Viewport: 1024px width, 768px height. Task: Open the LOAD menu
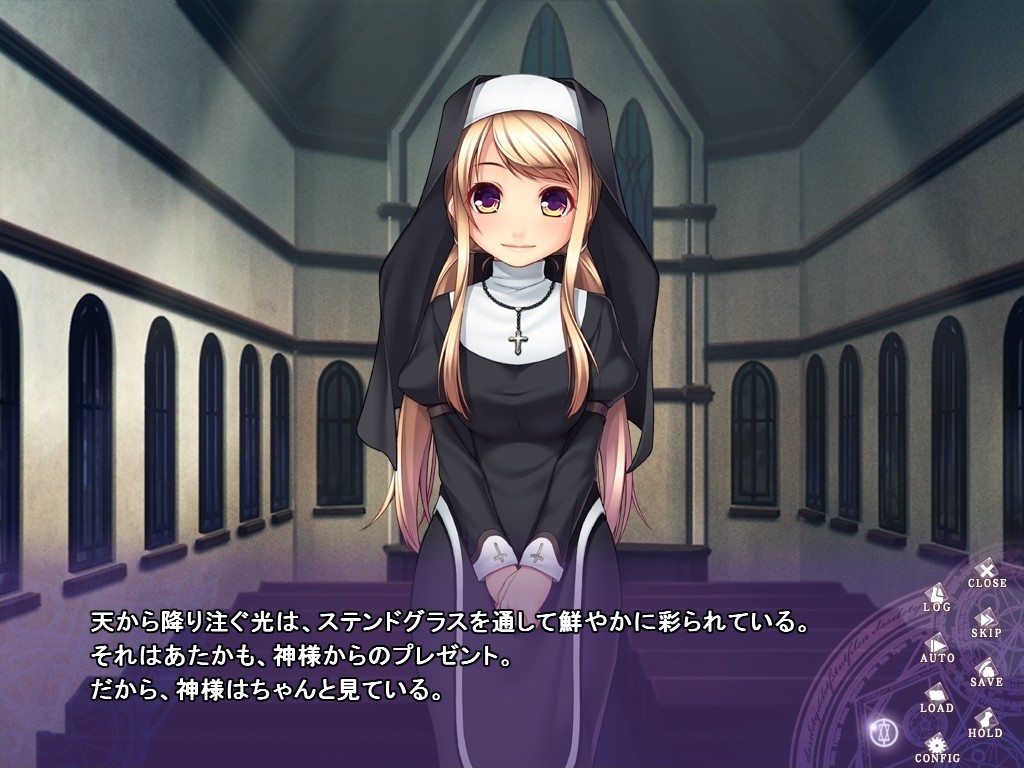tap(936, 696)
